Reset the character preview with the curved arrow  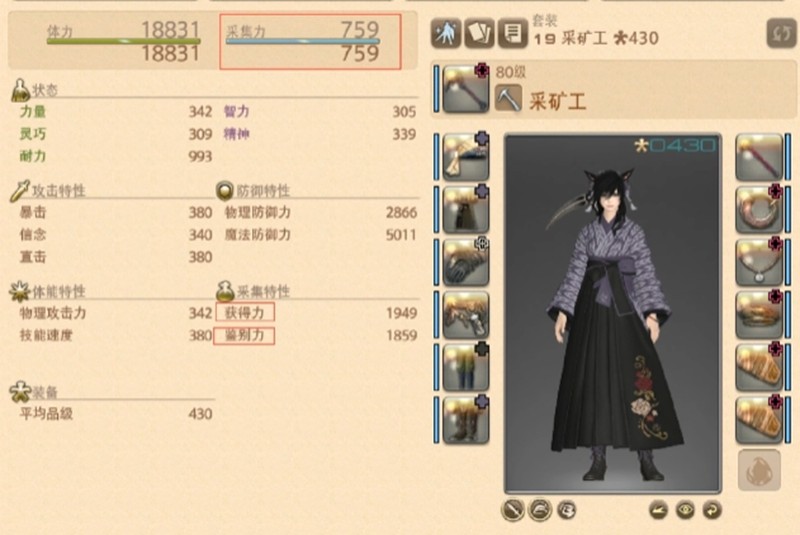click(x=710, y=509)
